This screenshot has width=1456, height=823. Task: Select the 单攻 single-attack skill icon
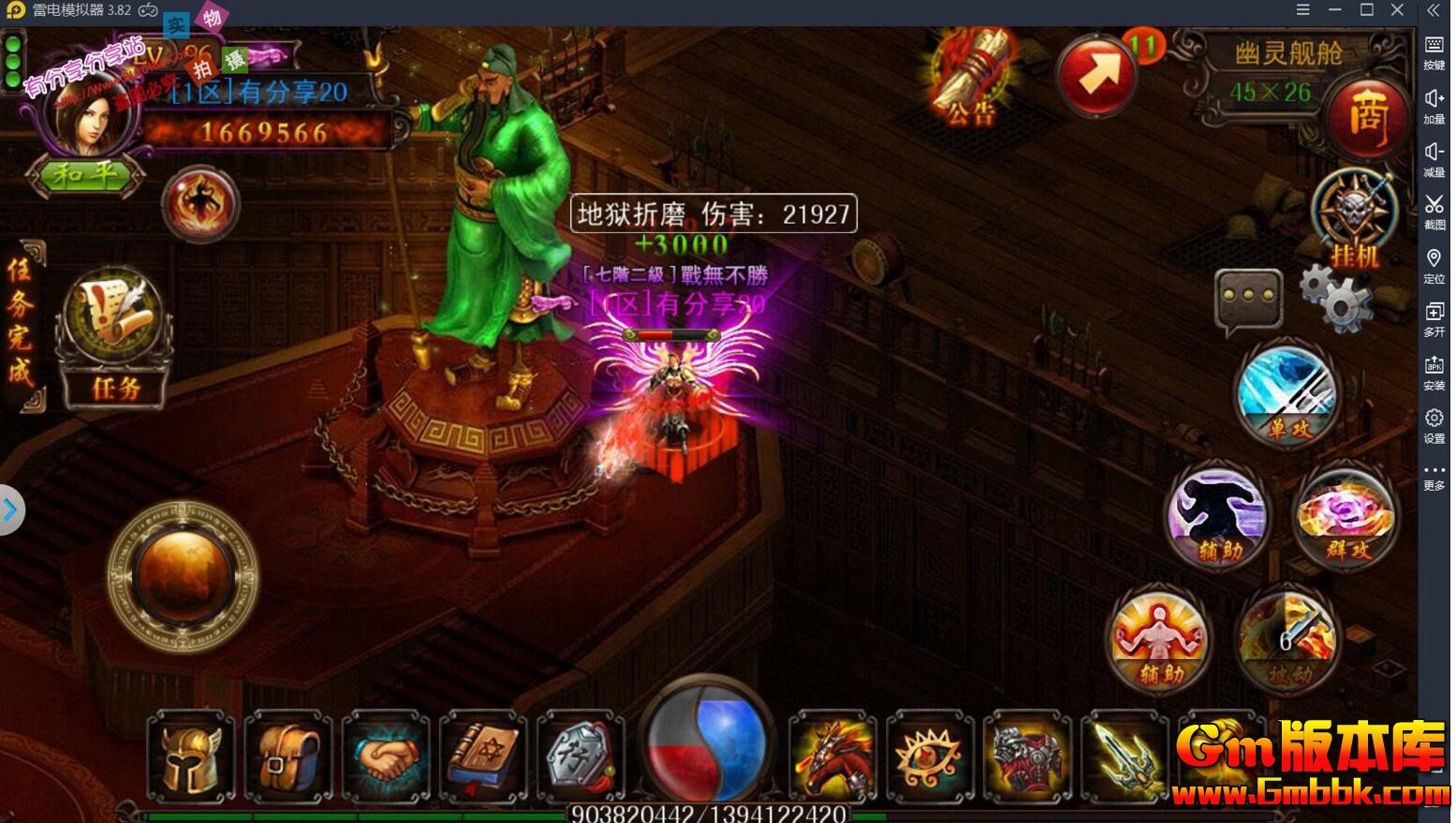1287,393
